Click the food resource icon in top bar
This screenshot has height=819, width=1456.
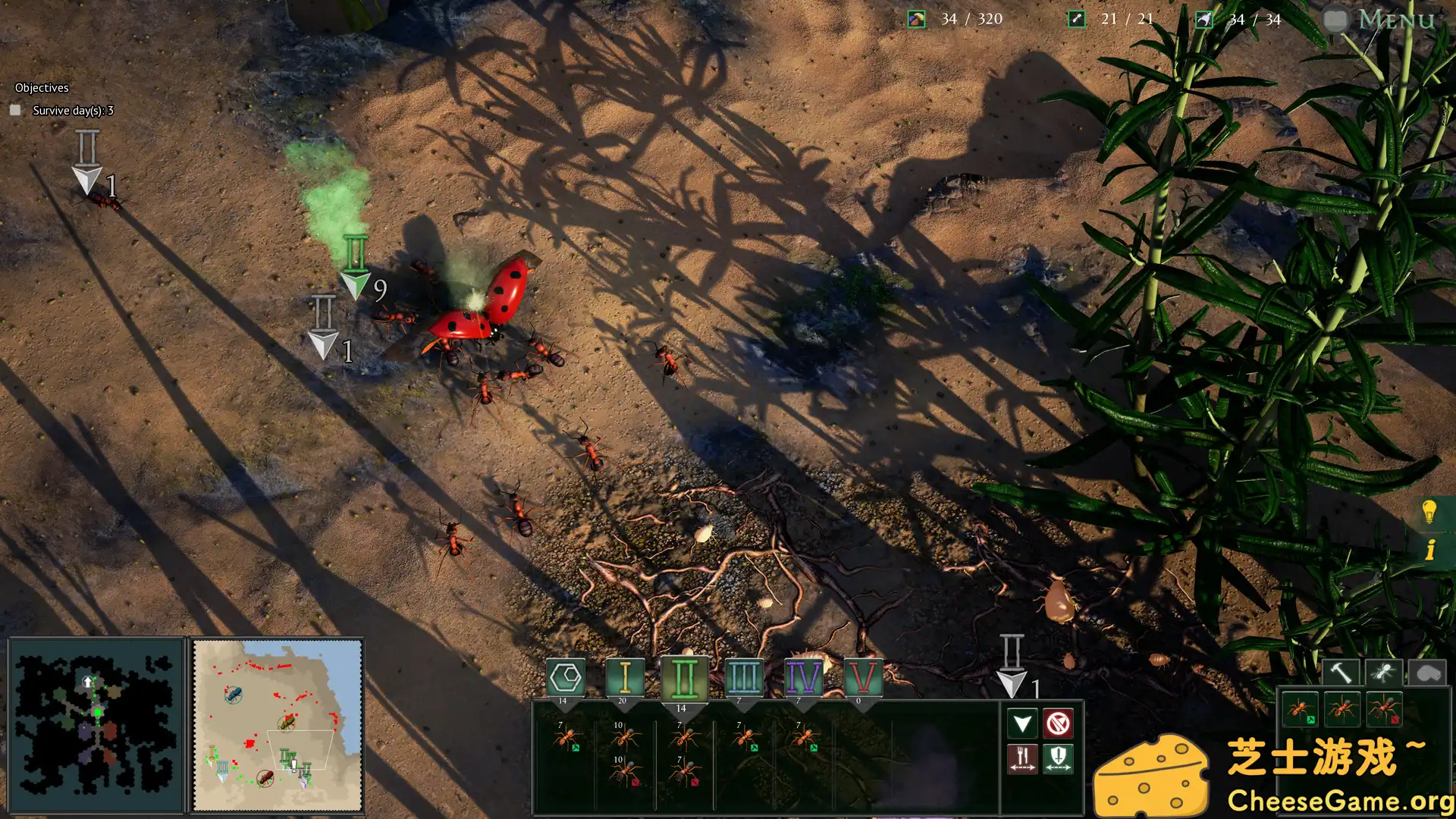[915, 18]
